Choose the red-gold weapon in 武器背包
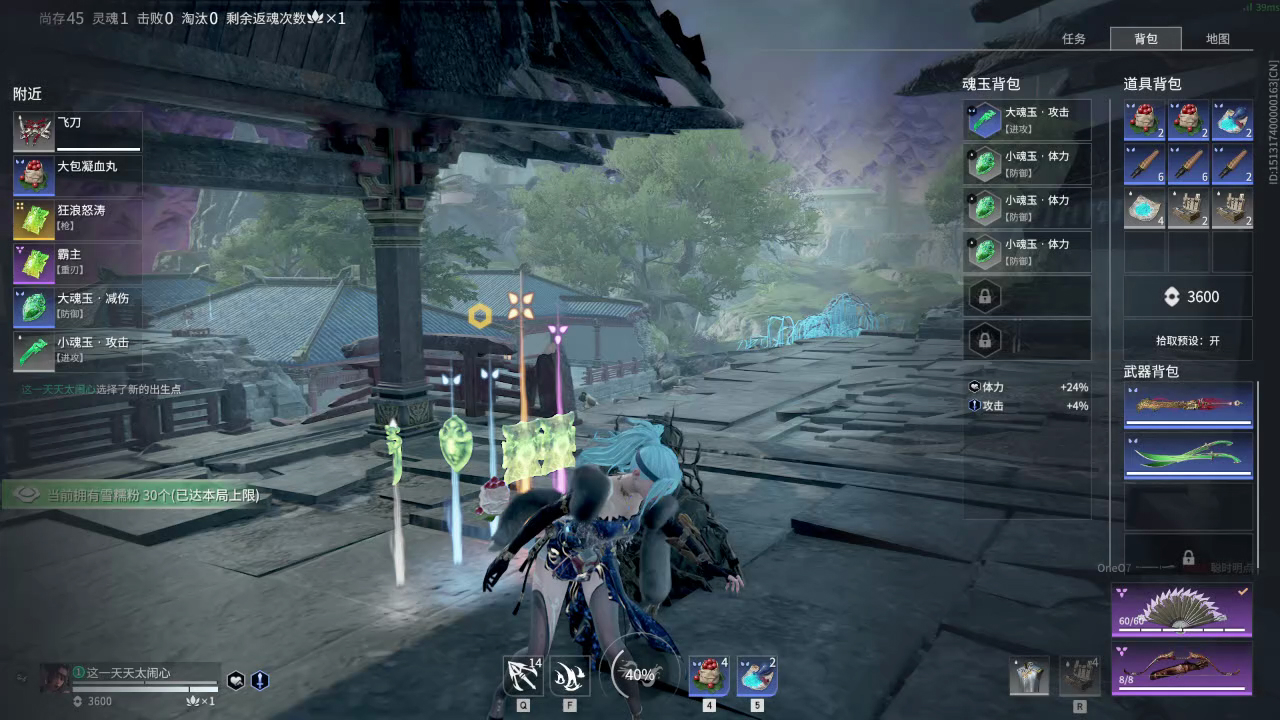This screenshot has width=1280, height=720. click(x=1188, y=405)
